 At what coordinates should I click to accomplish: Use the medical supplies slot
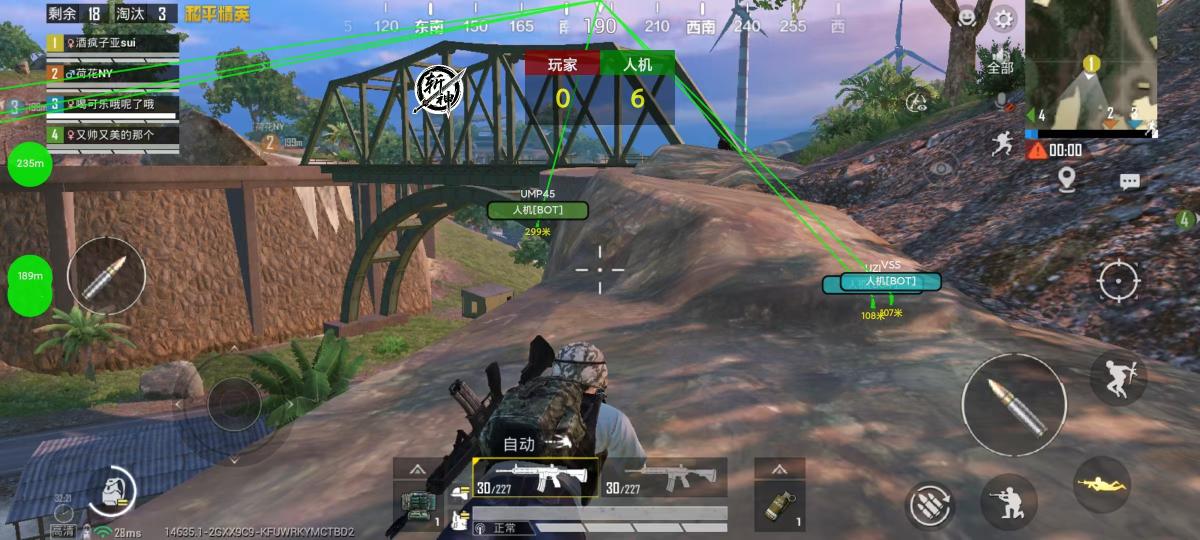418,497
